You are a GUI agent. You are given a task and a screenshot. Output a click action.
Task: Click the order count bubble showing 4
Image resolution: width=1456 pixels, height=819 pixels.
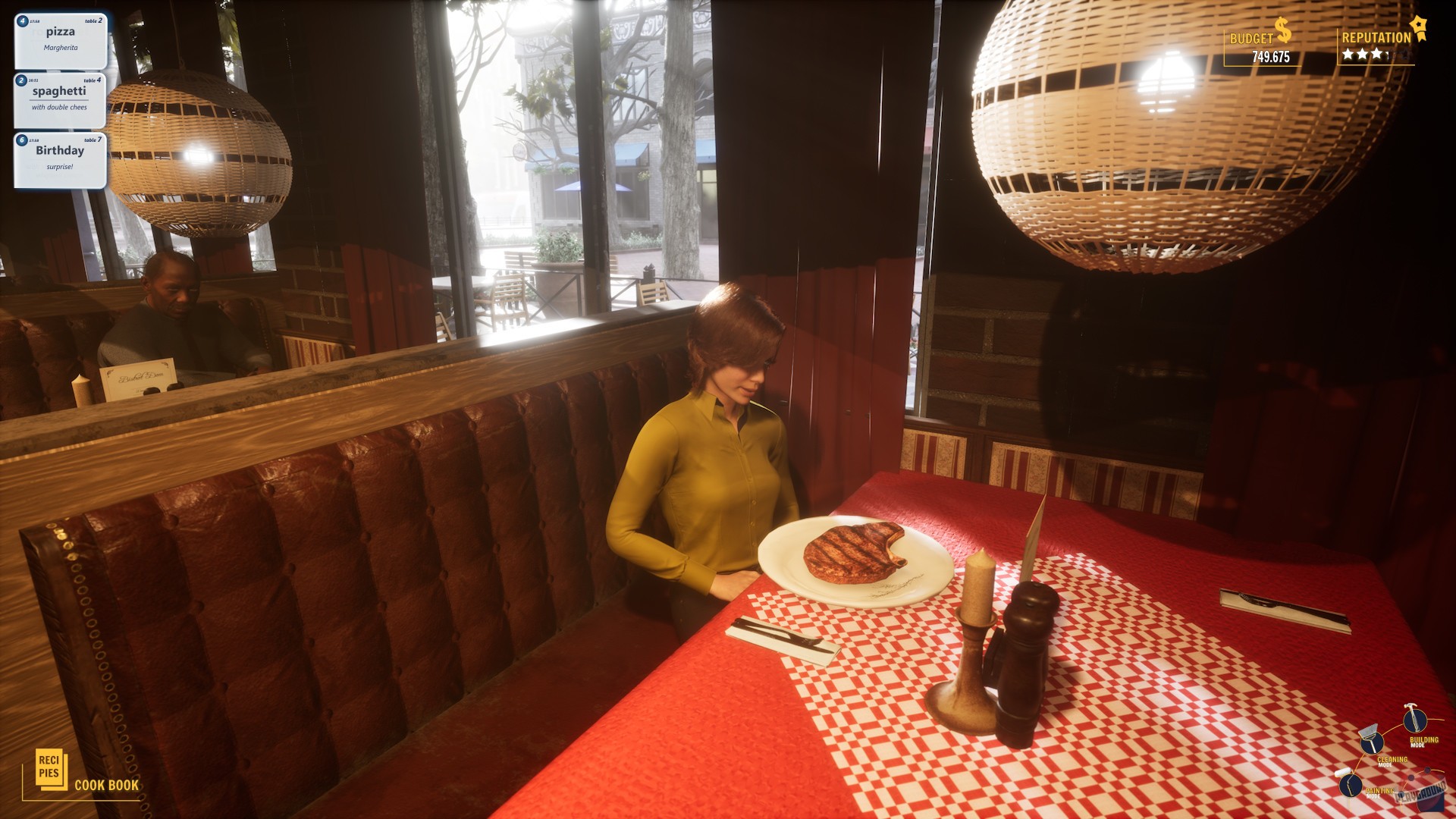[x=22, y=21]
